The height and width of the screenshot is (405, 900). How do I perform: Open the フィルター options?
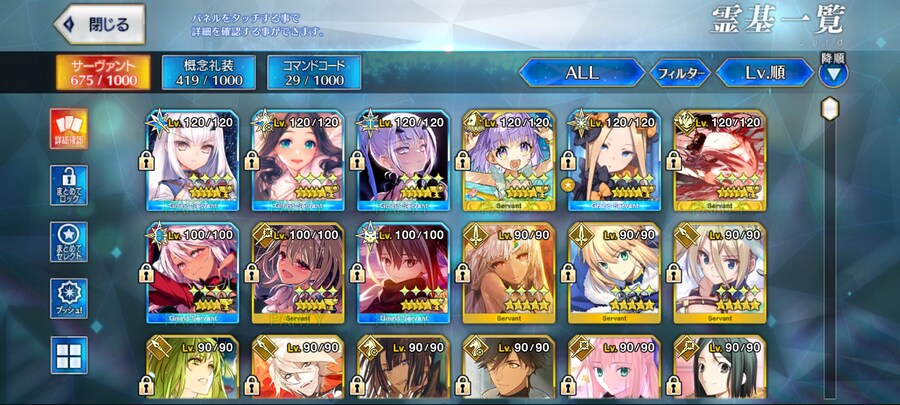[680, 73]
